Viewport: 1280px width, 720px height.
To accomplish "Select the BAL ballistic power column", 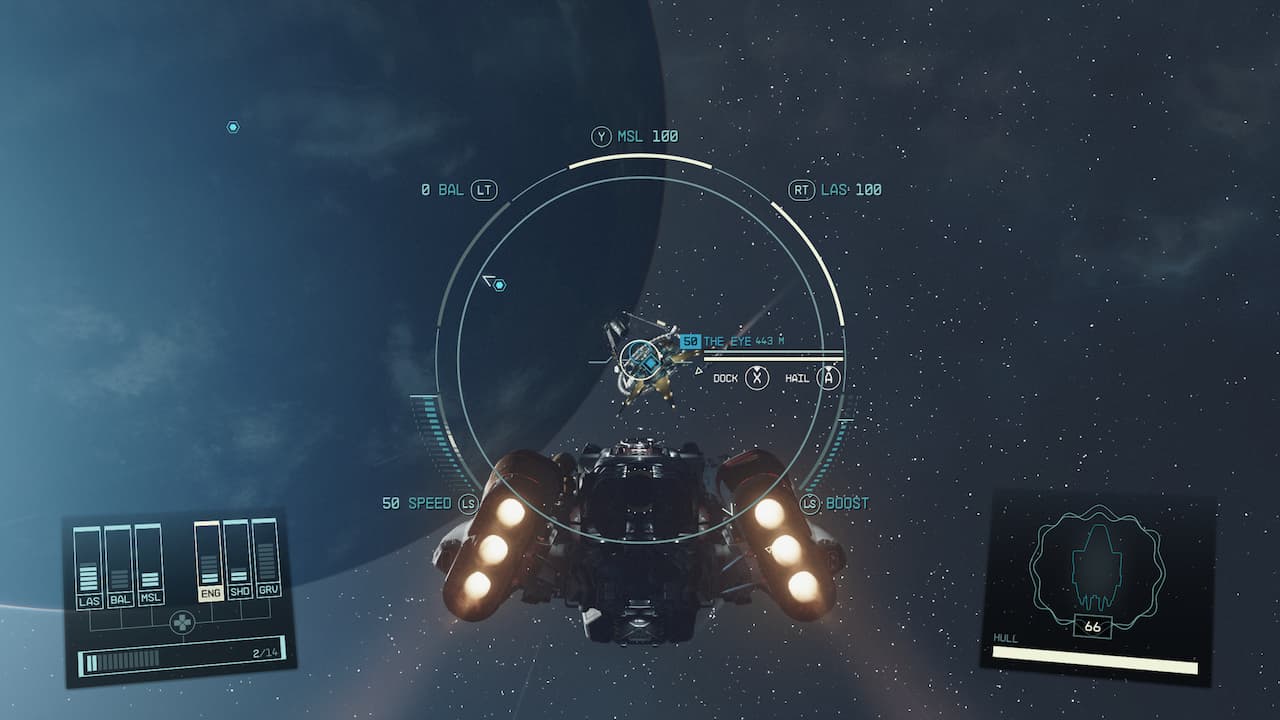I will (x=119, y=567).
